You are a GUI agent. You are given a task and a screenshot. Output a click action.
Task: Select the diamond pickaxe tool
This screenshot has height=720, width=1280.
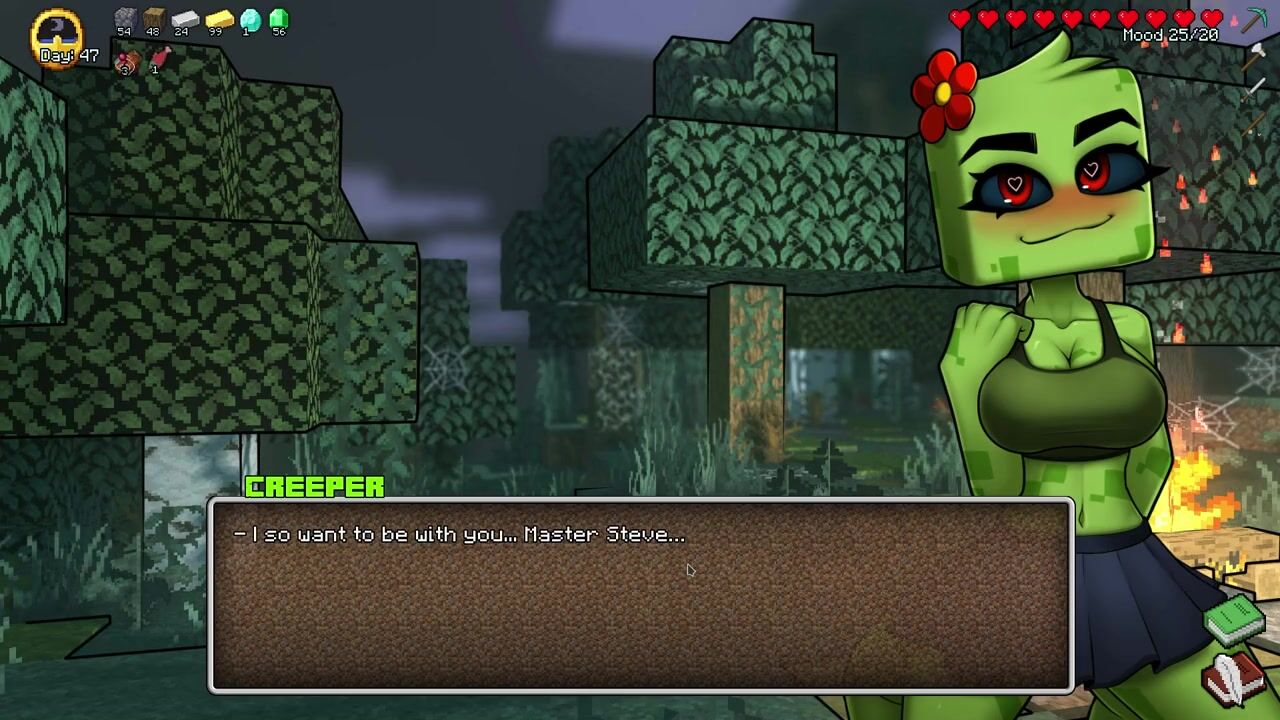tap(1254, 20)
